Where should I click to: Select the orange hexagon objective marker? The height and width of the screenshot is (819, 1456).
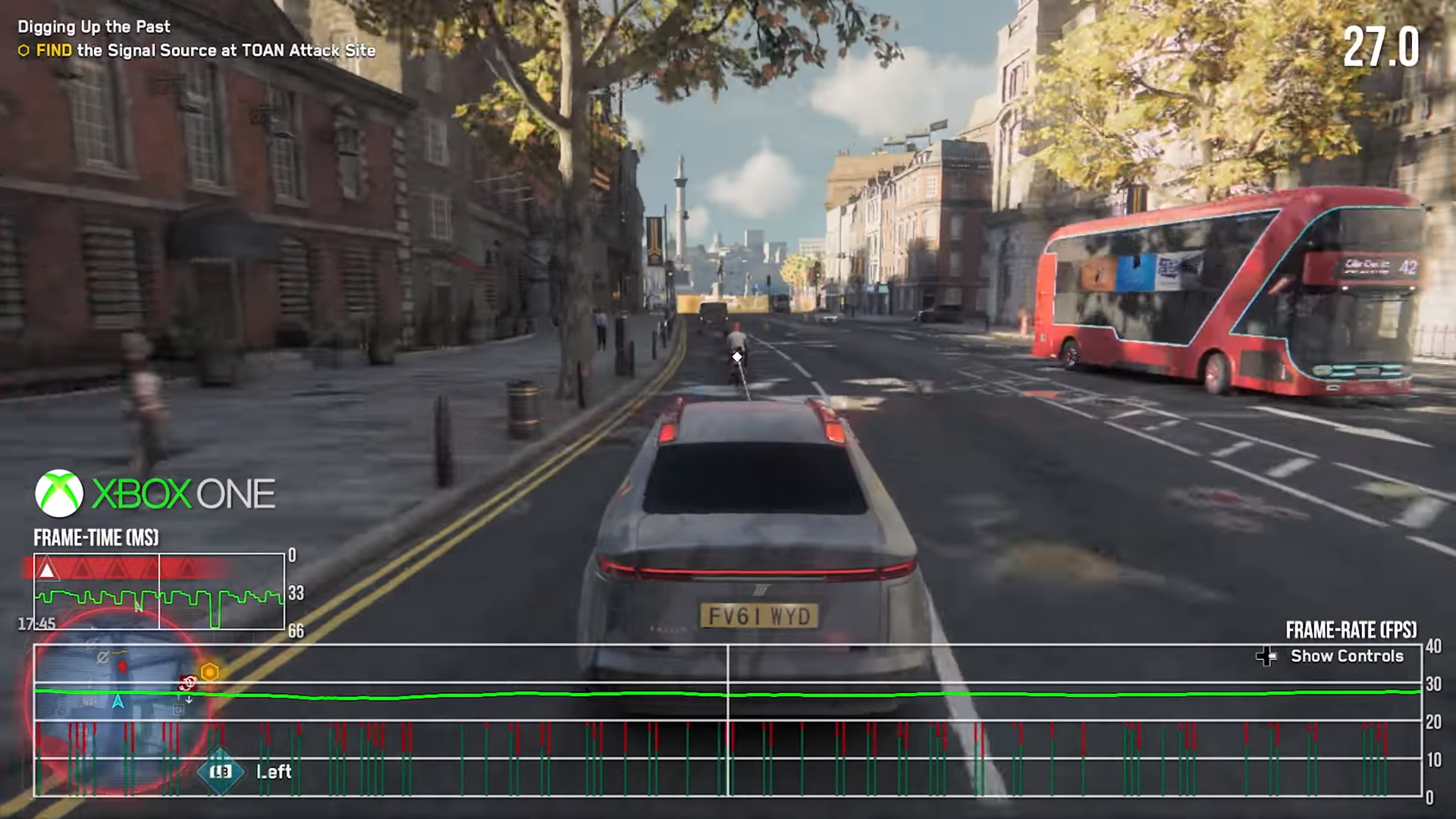[x=209, y=672]
